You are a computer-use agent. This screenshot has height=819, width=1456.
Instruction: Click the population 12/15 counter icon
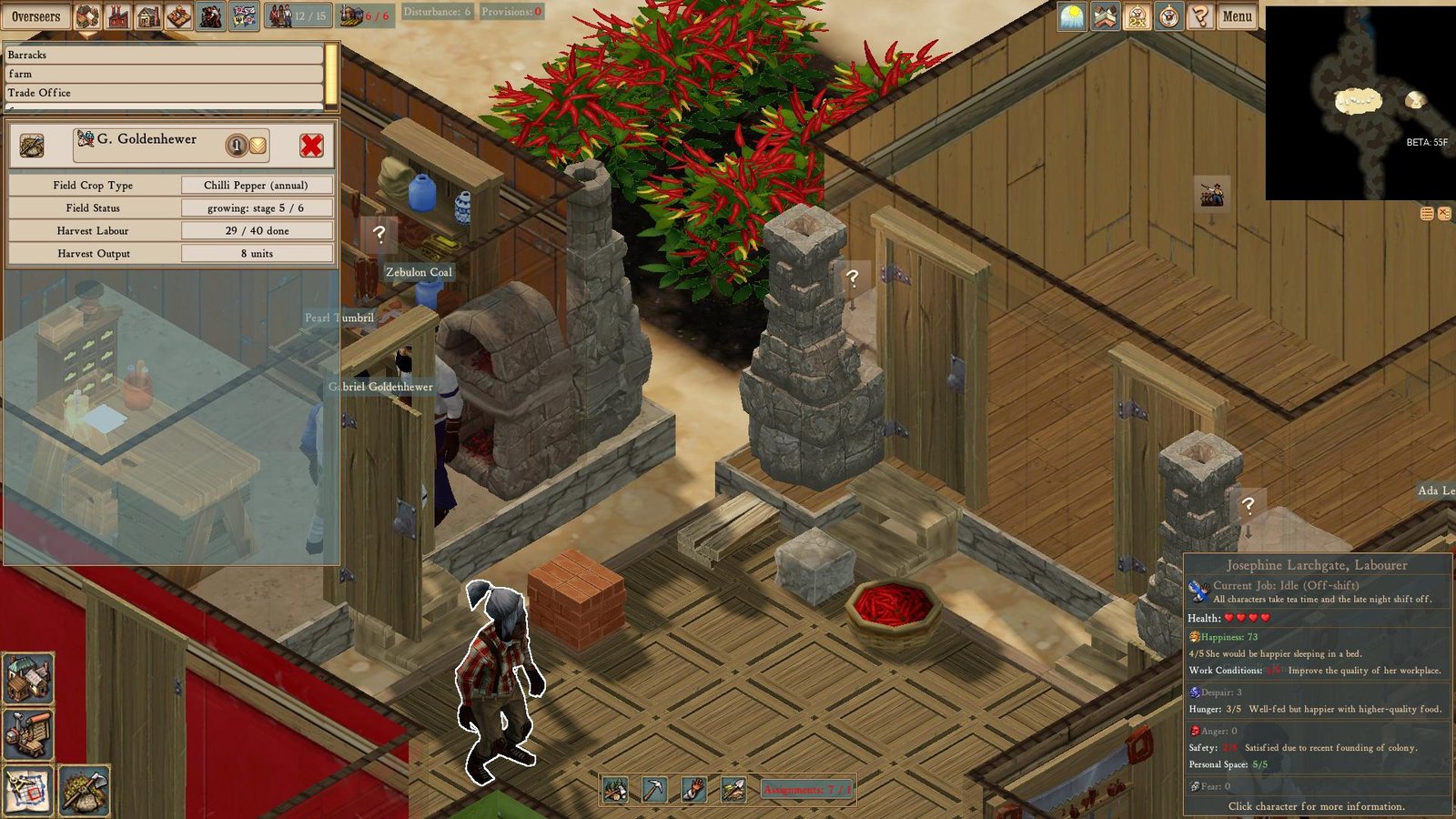(x=296, y=13)
